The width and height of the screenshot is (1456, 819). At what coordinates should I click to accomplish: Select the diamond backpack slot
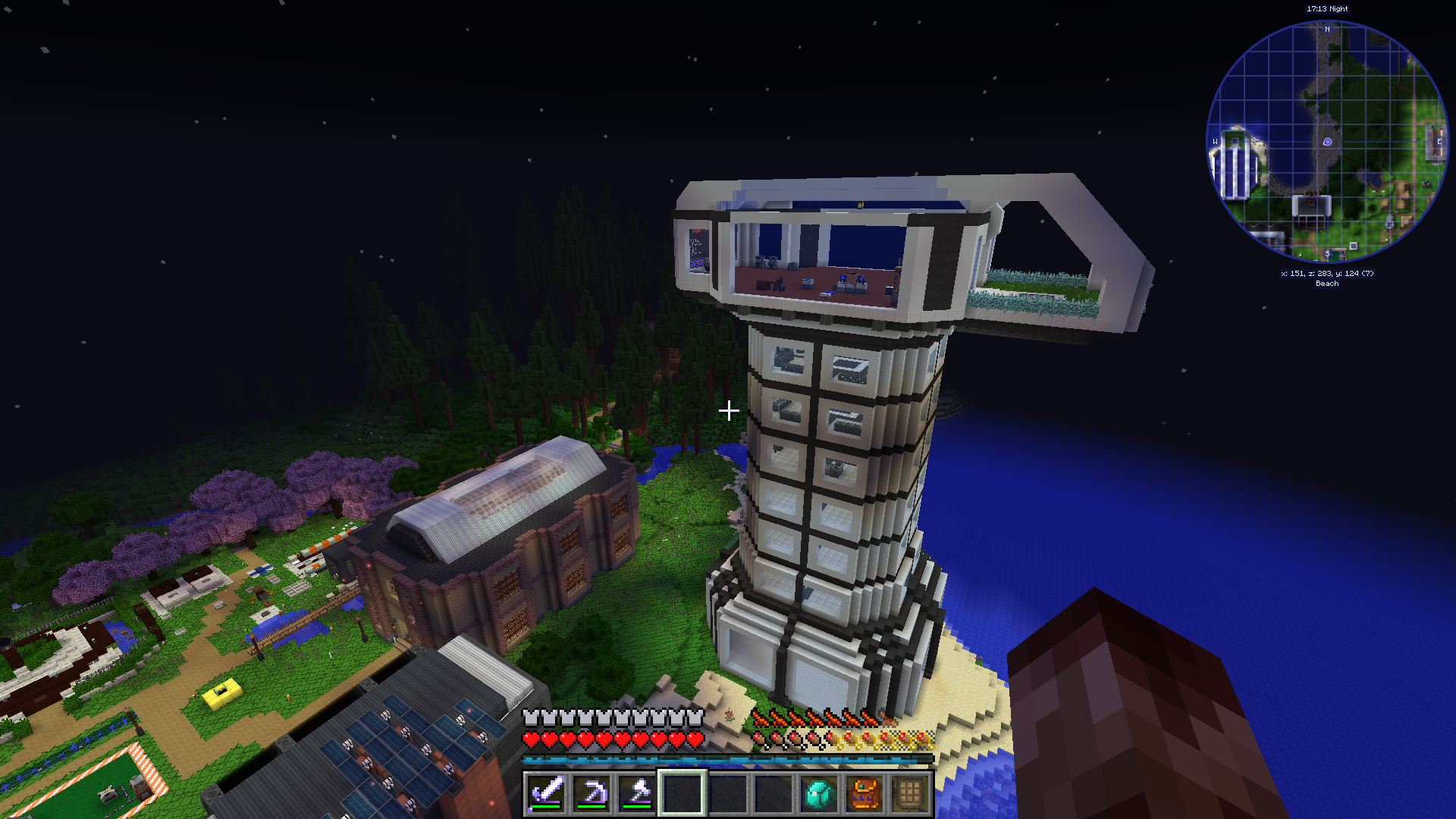(819, 793)
